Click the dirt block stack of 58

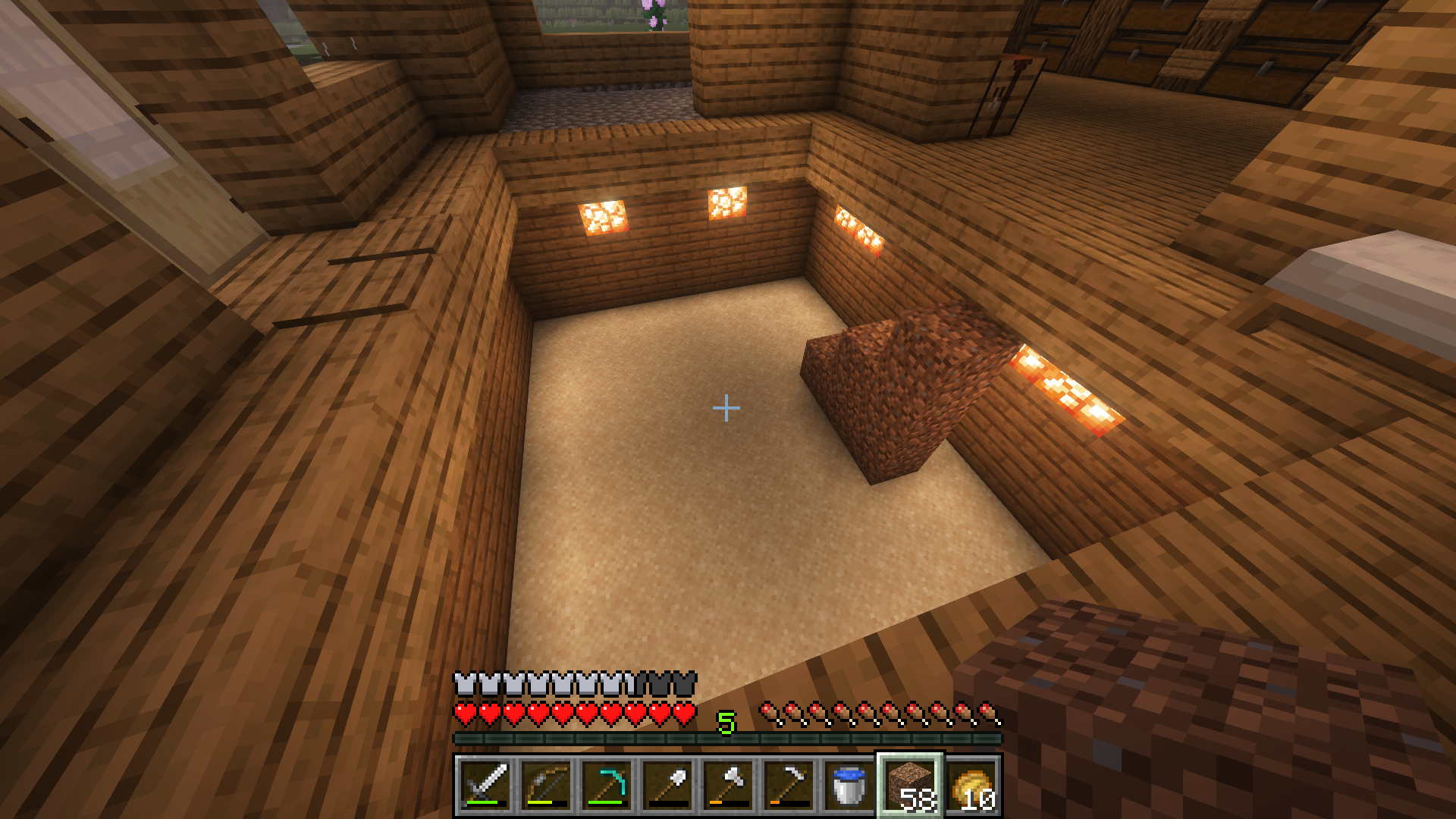point(910,785)
